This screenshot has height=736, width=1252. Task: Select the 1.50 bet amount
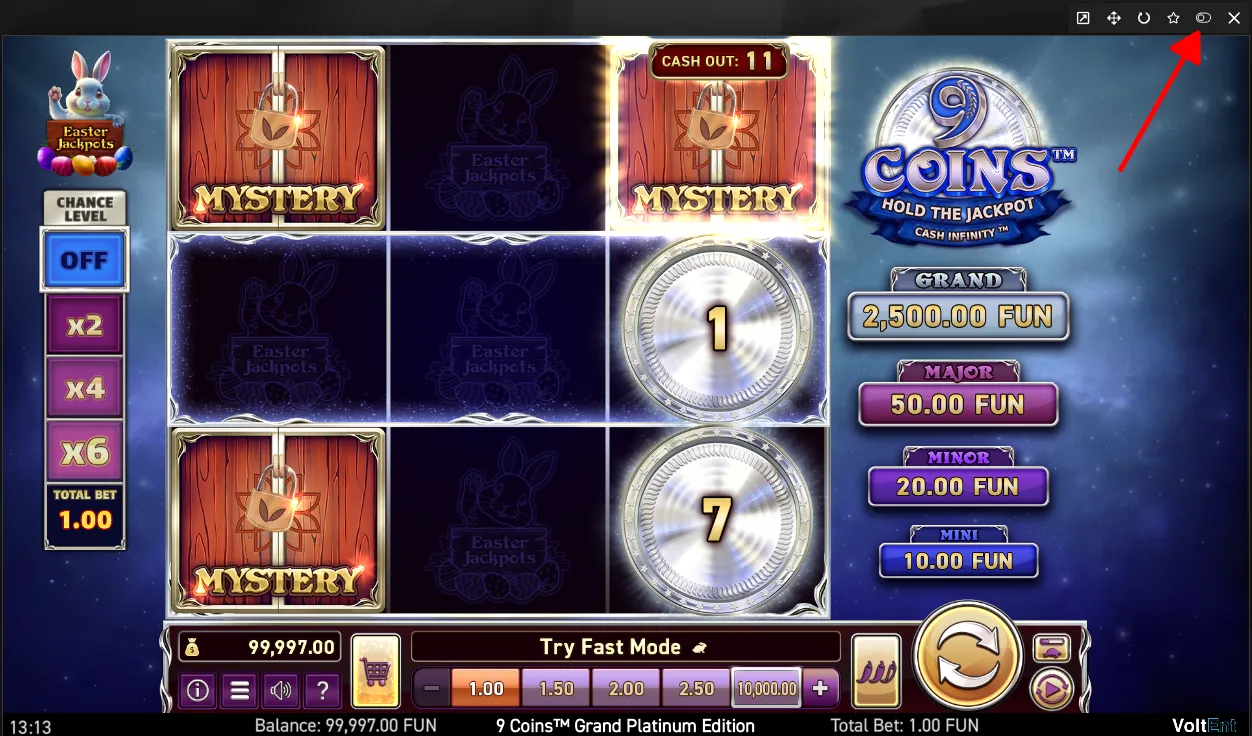(556, 689)
